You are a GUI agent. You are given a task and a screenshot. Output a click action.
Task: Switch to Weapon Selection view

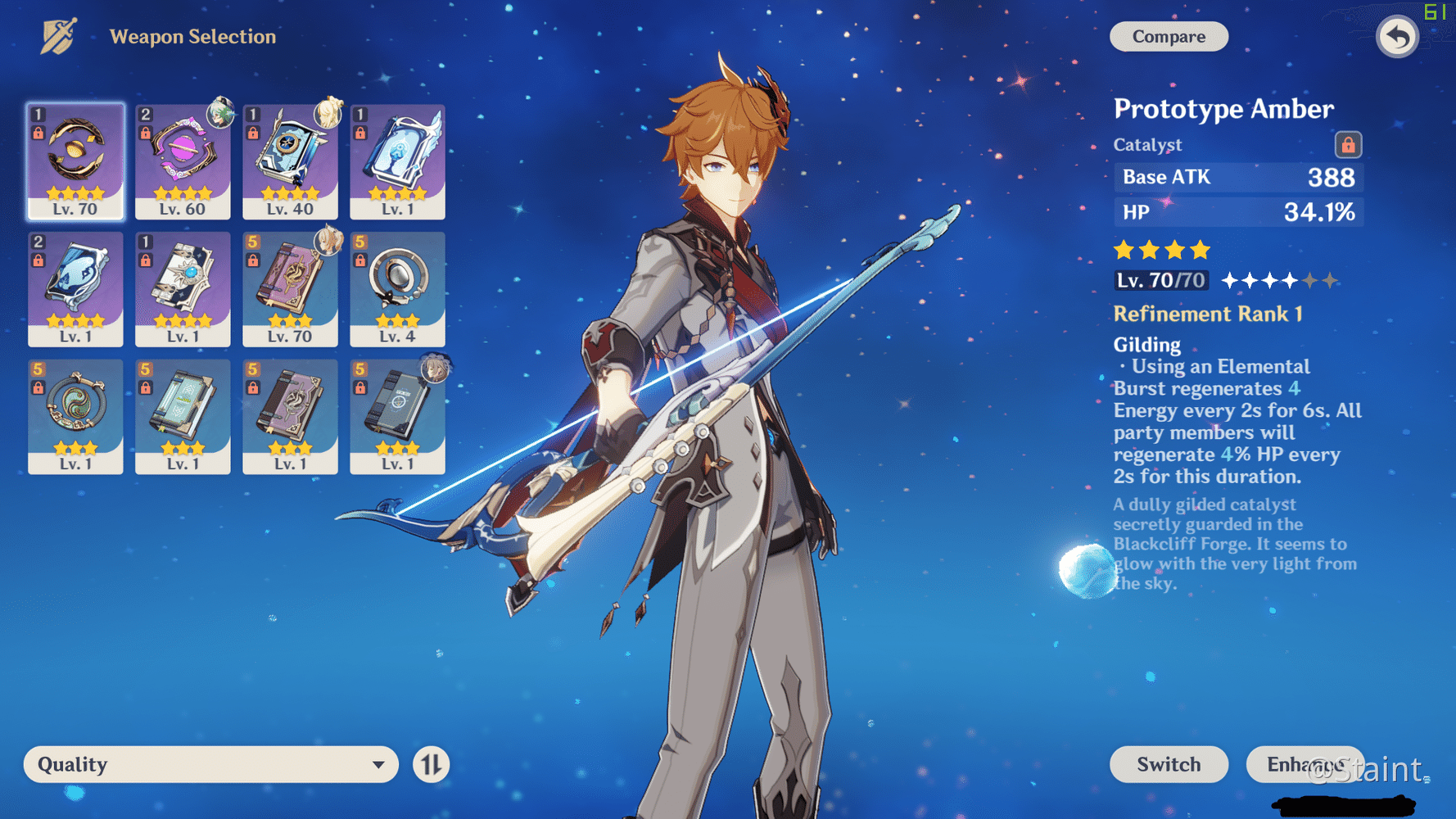(x=193, y=36)
